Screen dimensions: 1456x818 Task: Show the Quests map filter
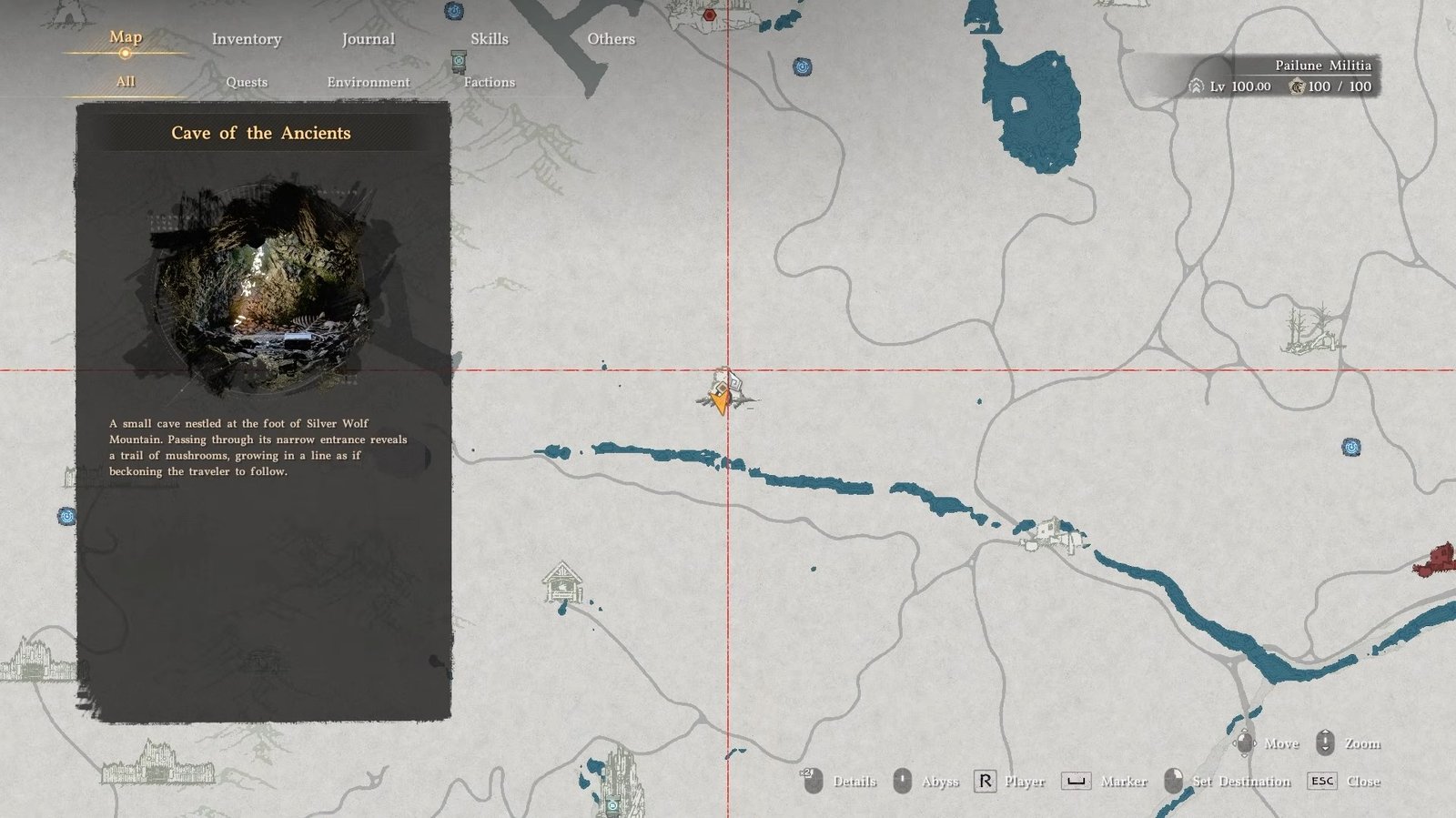pyautogui.click(x=247, y=82)
